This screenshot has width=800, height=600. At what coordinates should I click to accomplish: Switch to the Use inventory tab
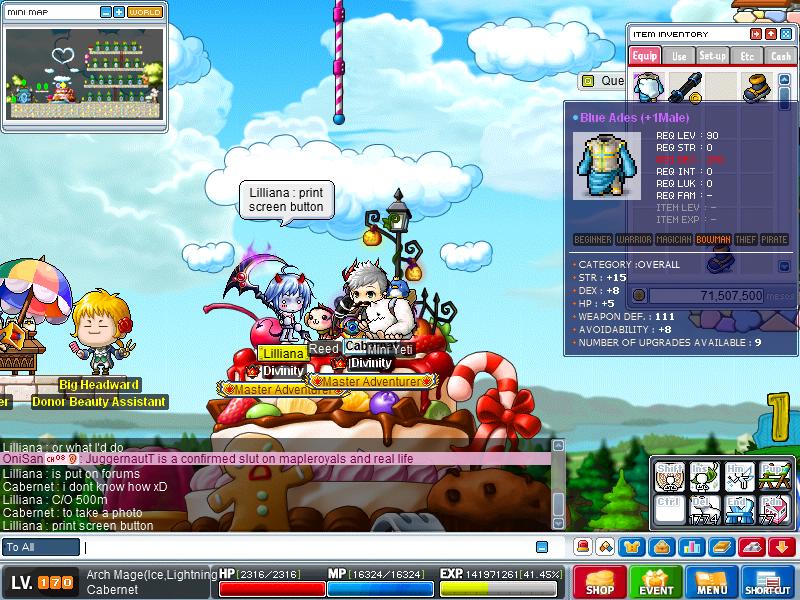[679, 56]
